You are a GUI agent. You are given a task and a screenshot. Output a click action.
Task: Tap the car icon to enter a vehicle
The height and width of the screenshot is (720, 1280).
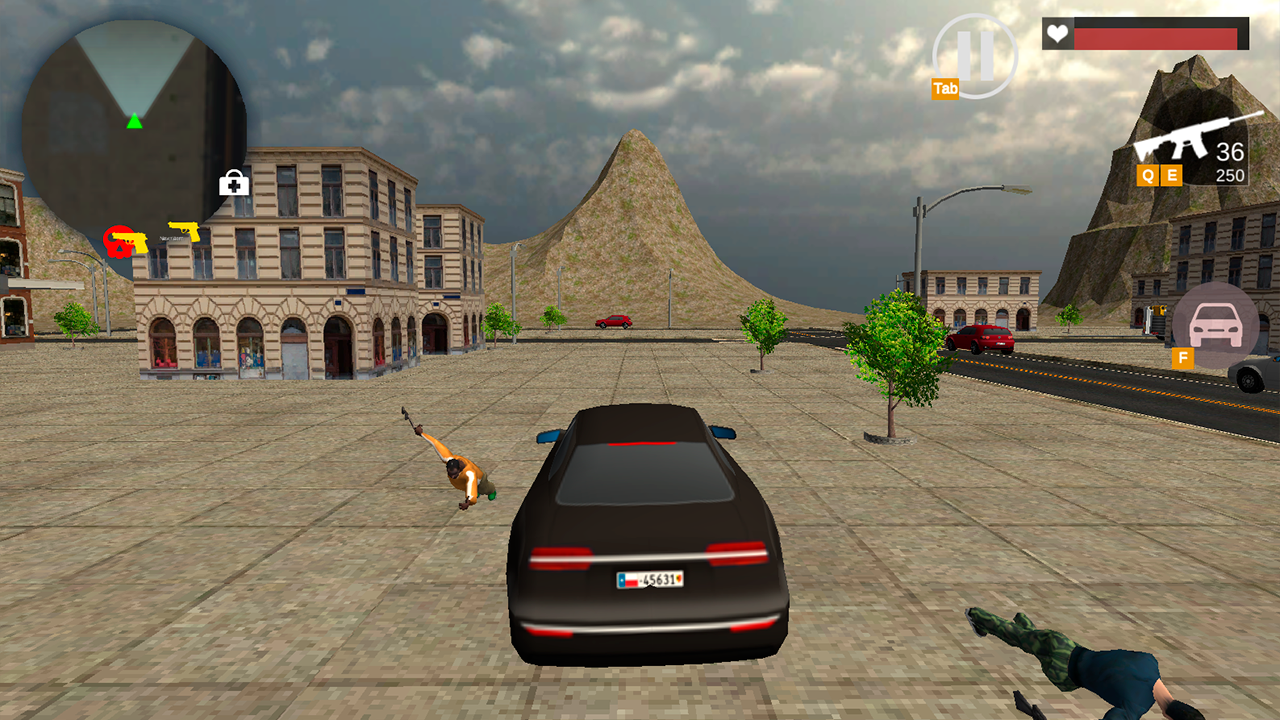point(1213,325)
